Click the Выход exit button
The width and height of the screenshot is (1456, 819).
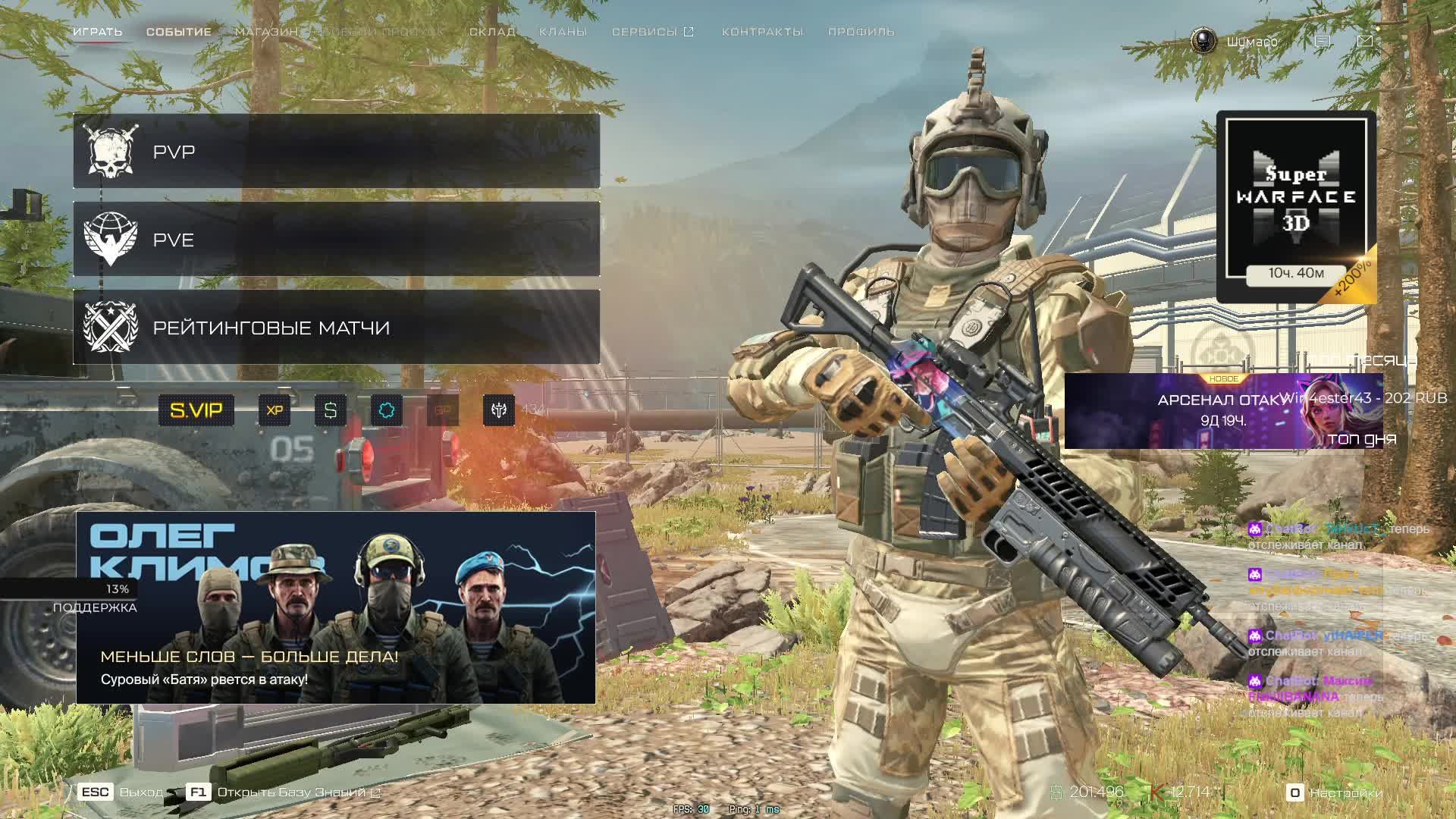click(121, 792)
